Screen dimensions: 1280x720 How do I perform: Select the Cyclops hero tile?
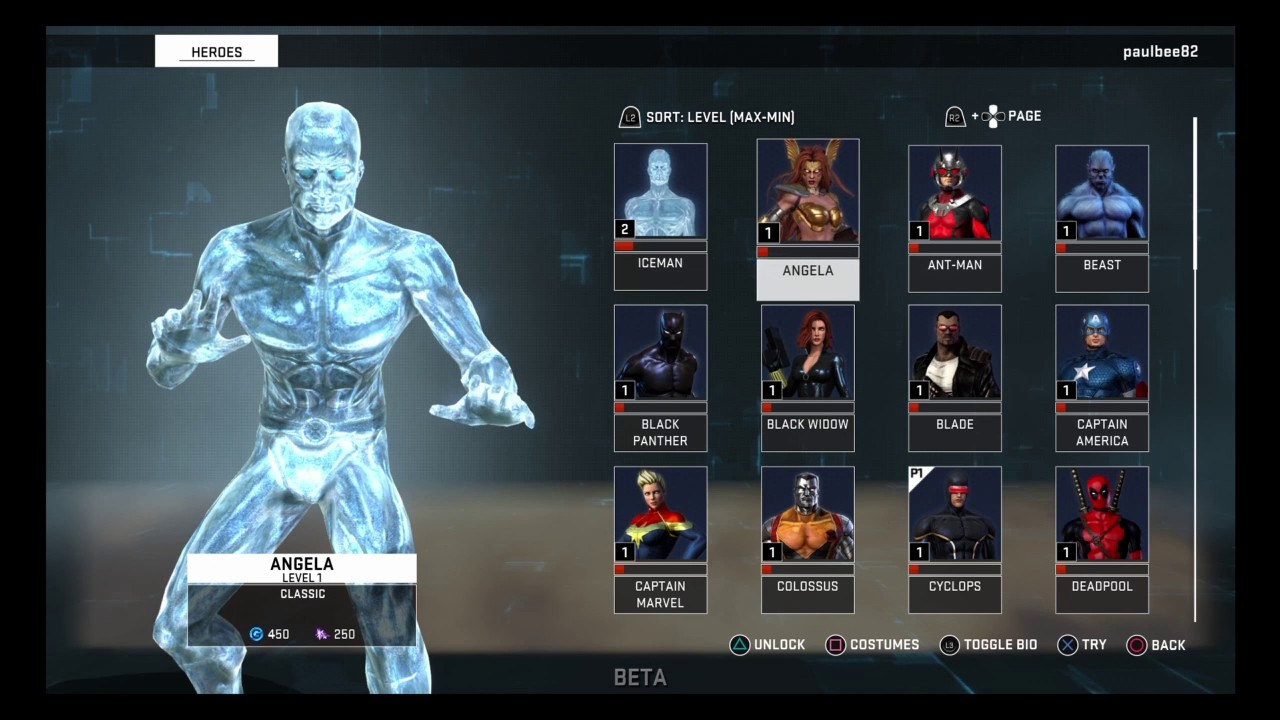954,539
